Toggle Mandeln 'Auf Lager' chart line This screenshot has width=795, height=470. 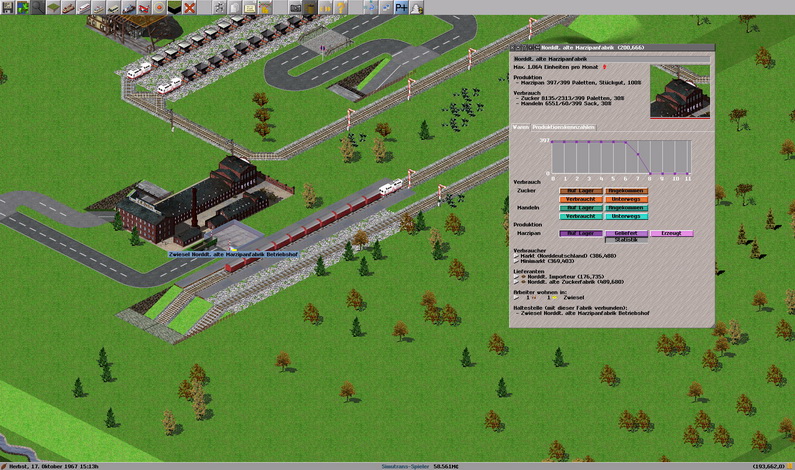pyautogui.click(x=581, y=207)
